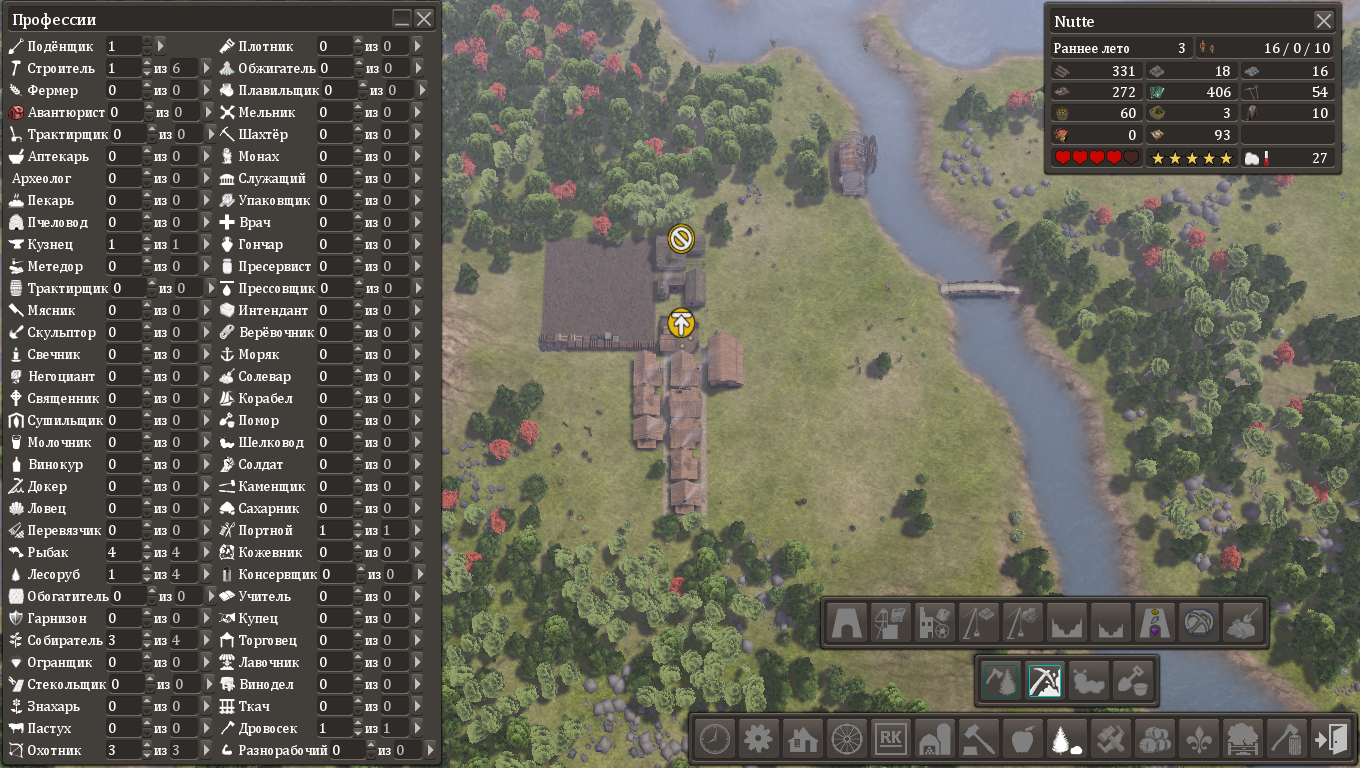The image size is (1360, 768).
Task: Expand the Охотник hunter row arrow
Action: [207, 750]
